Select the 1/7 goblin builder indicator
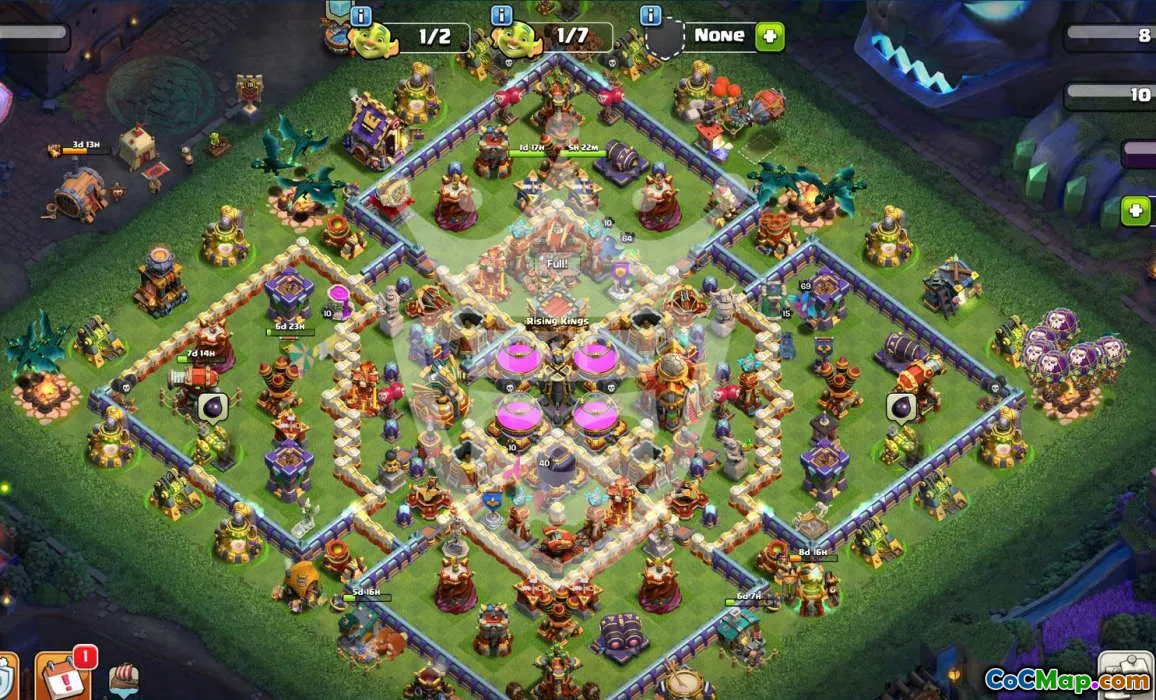This screenshot has height=700, width=1156. 518,38
